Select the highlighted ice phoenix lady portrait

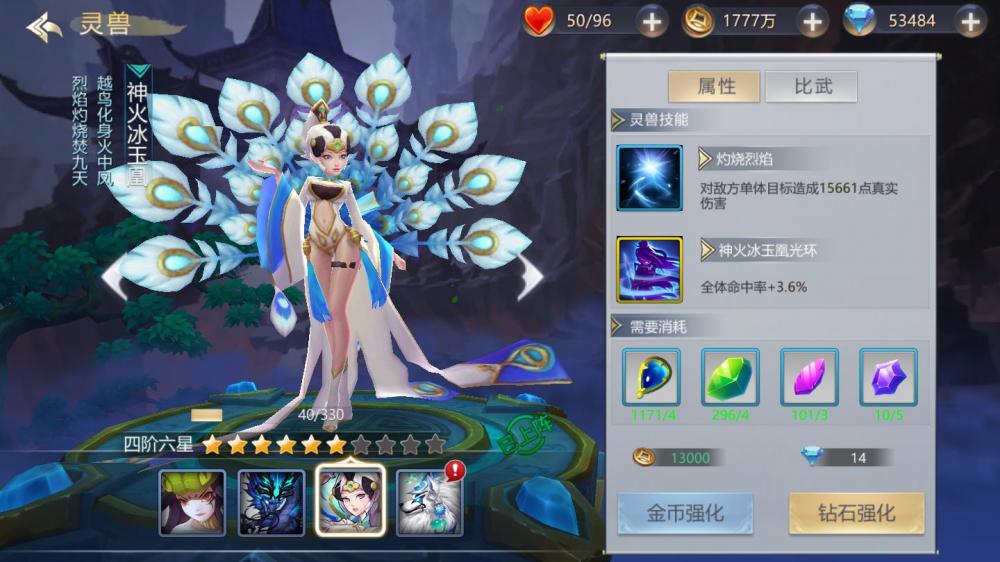350,502
